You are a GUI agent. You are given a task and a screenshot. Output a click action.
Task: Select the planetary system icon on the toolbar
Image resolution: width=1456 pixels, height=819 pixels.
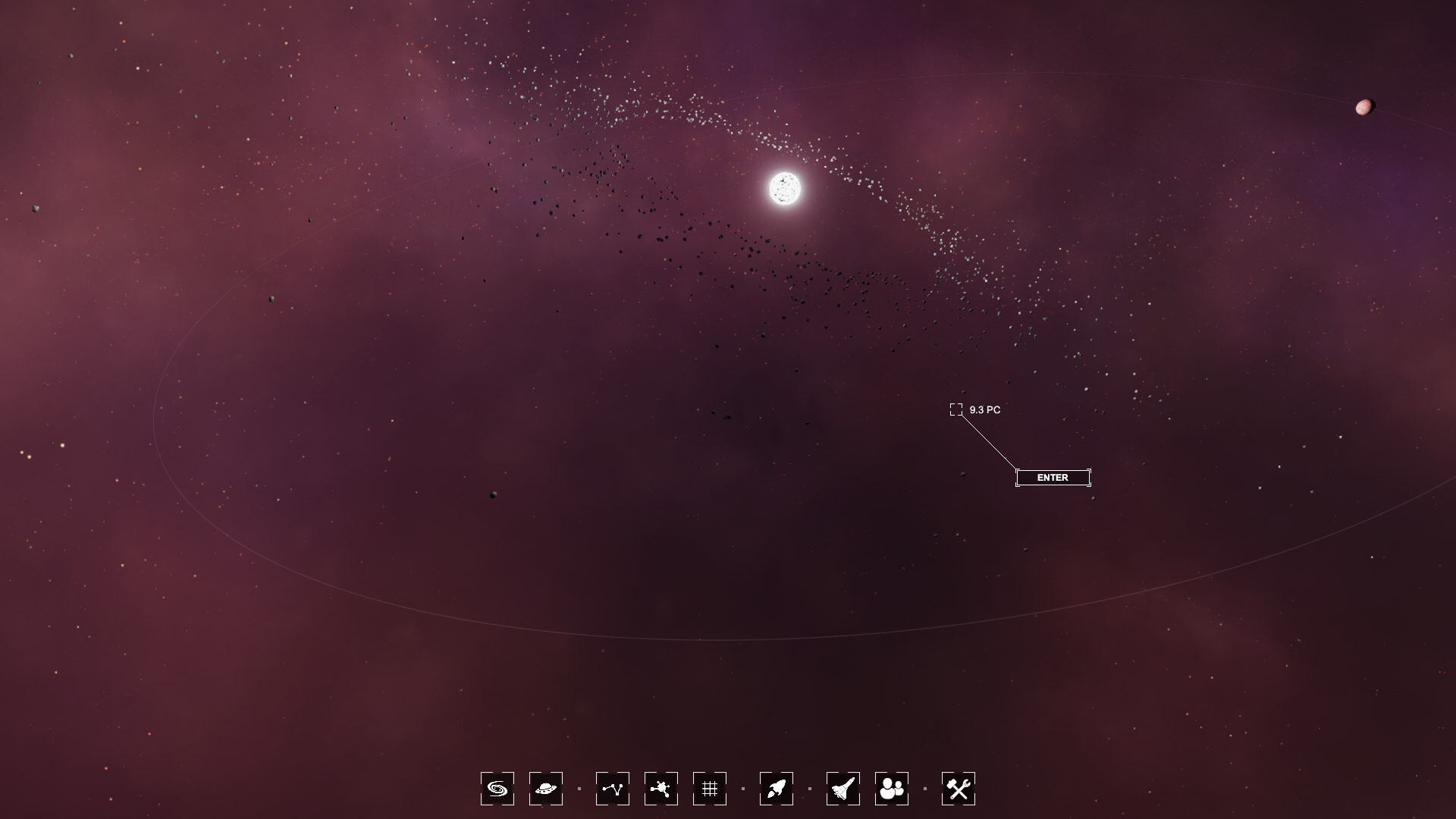[x=547, y=789]
